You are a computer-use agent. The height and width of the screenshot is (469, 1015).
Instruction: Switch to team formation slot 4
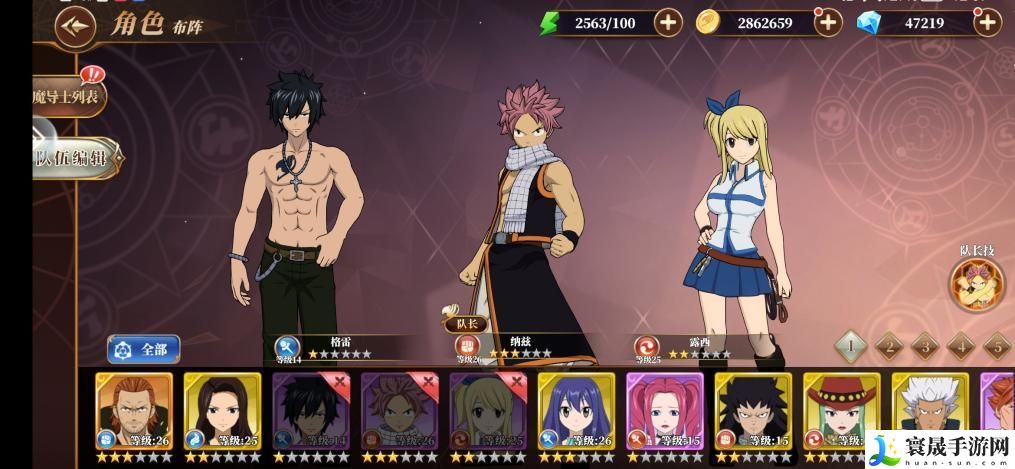(x=960, y=346)
